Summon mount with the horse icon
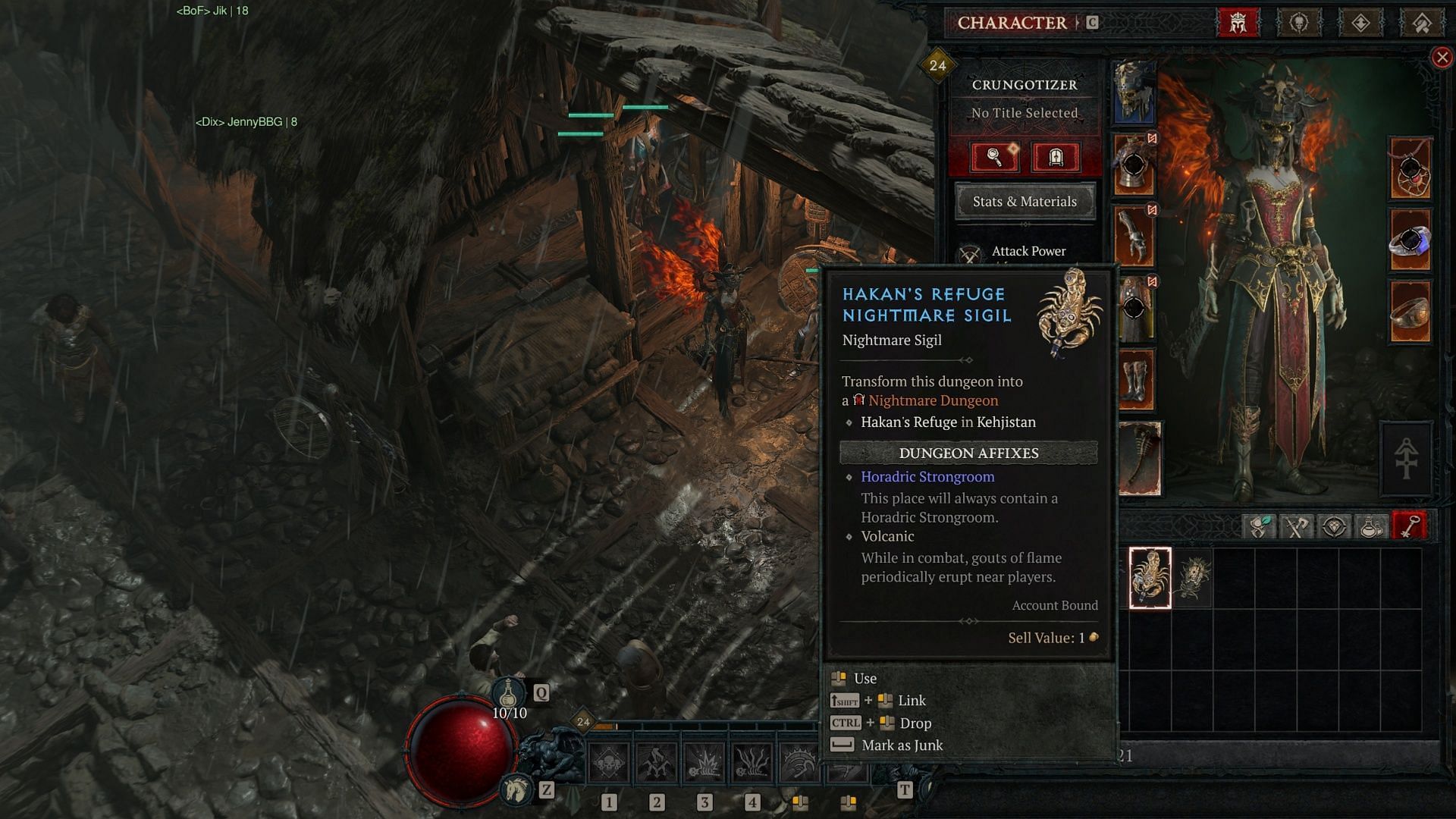 517,790
